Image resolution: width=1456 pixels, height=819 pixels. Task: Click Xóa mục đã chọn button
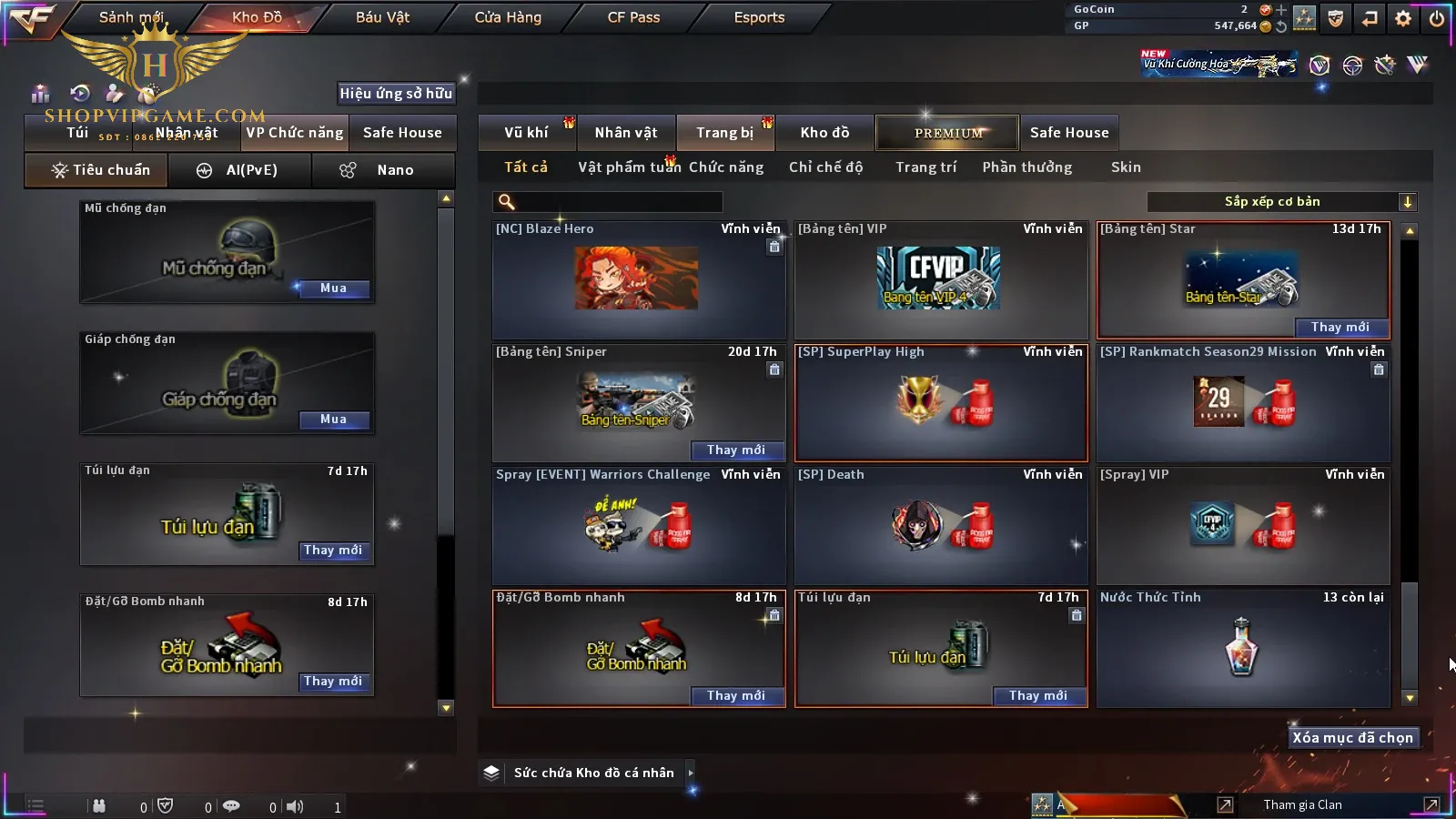point(1352,738)
